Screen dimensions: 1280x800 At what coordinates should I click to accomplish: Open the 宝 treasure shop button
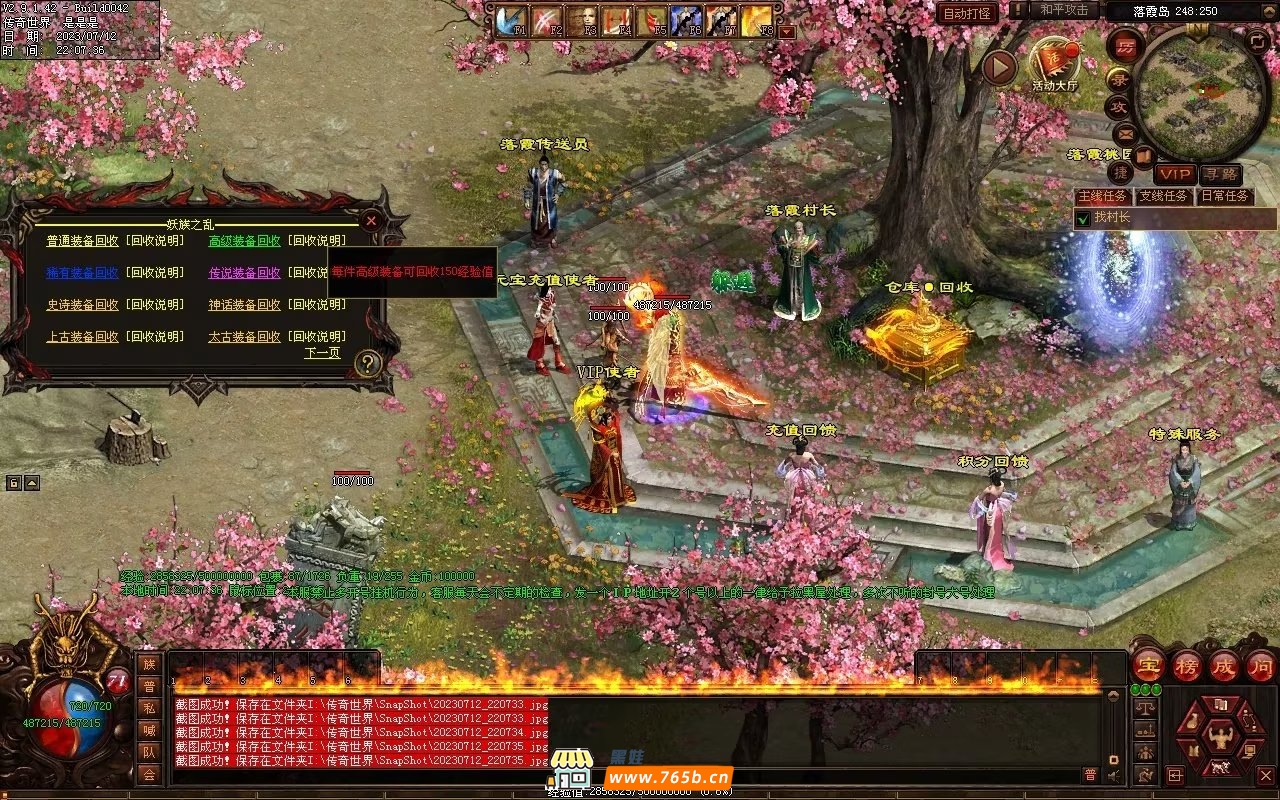(1148, 665)
